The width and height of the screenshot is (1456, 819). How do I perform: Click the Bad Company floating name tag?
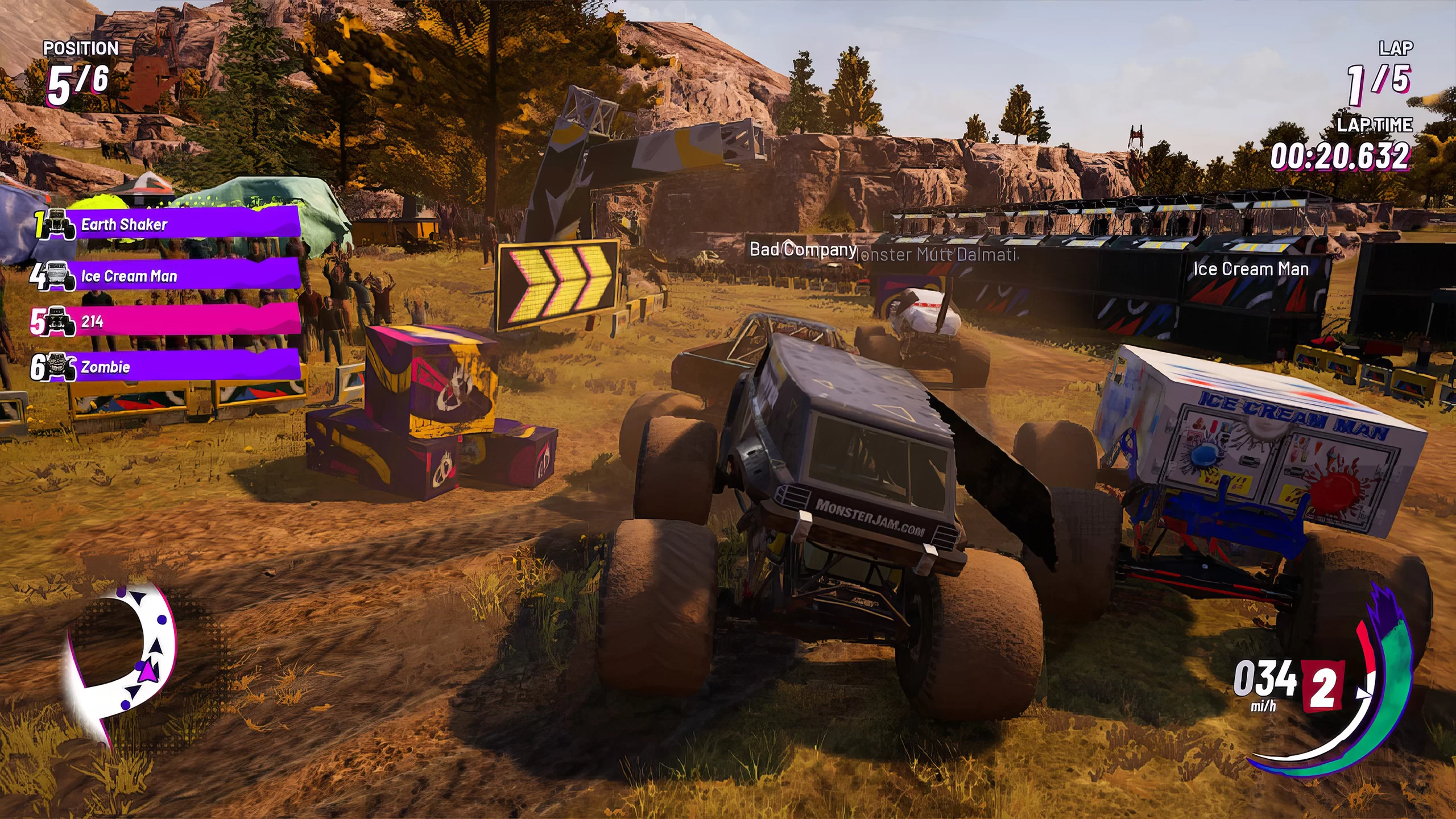802,249
